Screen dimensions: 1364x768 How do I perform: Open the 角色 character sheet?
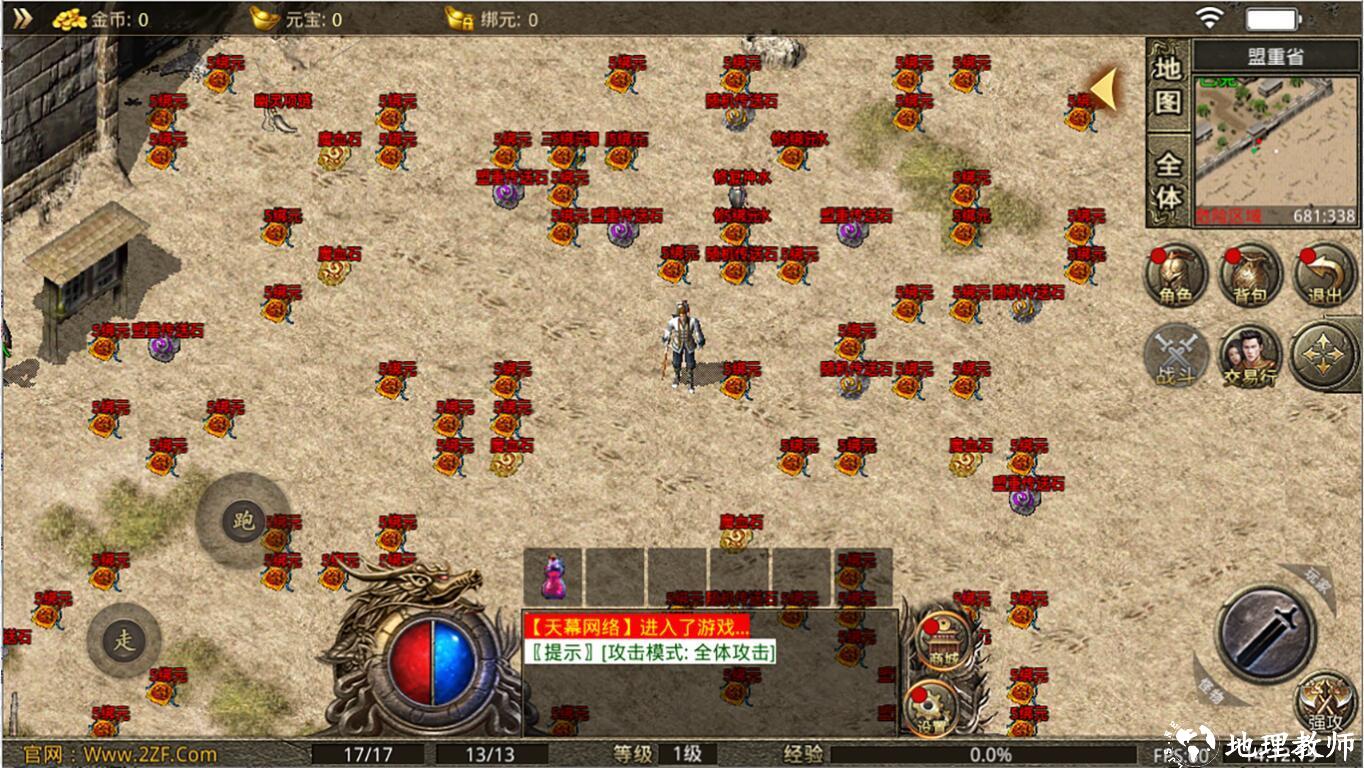point(1176,275)
